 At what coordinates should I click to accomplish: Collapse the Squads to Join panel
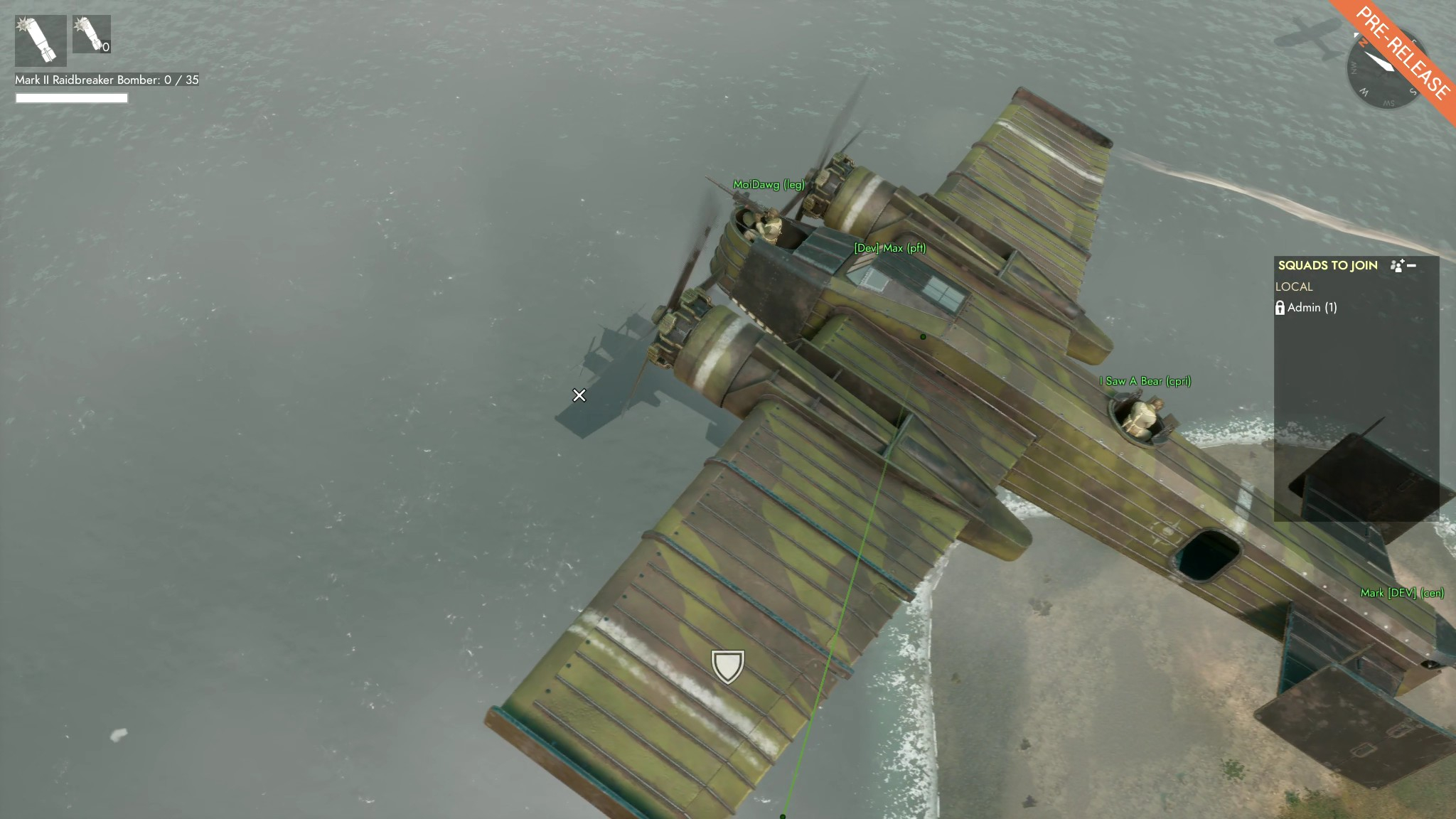1412,265
